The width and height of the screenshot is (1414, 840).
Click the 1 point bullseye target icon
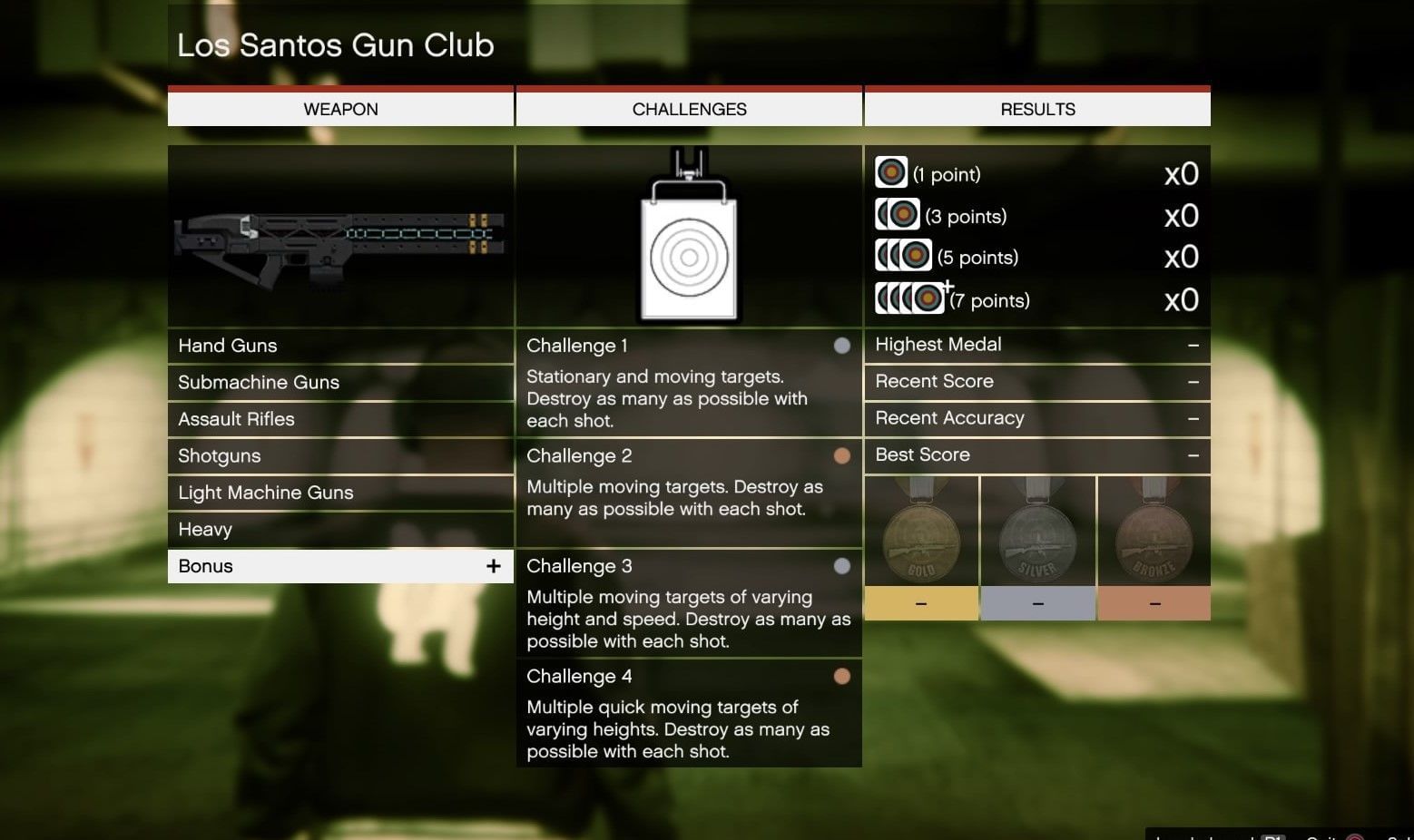click(891, 171)
